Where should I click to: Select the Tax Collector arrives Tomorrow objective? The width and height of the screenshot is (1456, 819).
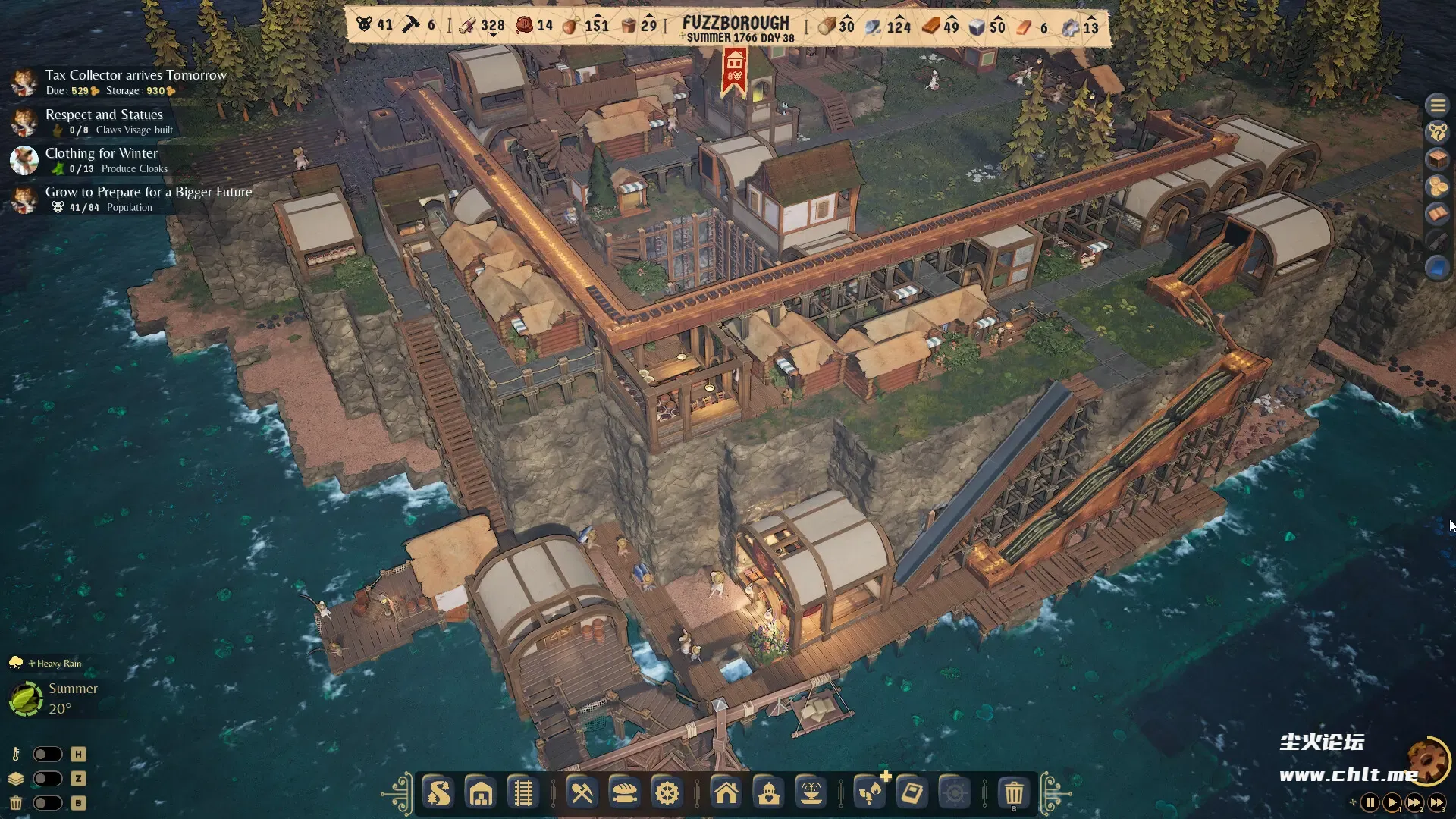click(135, 75)
